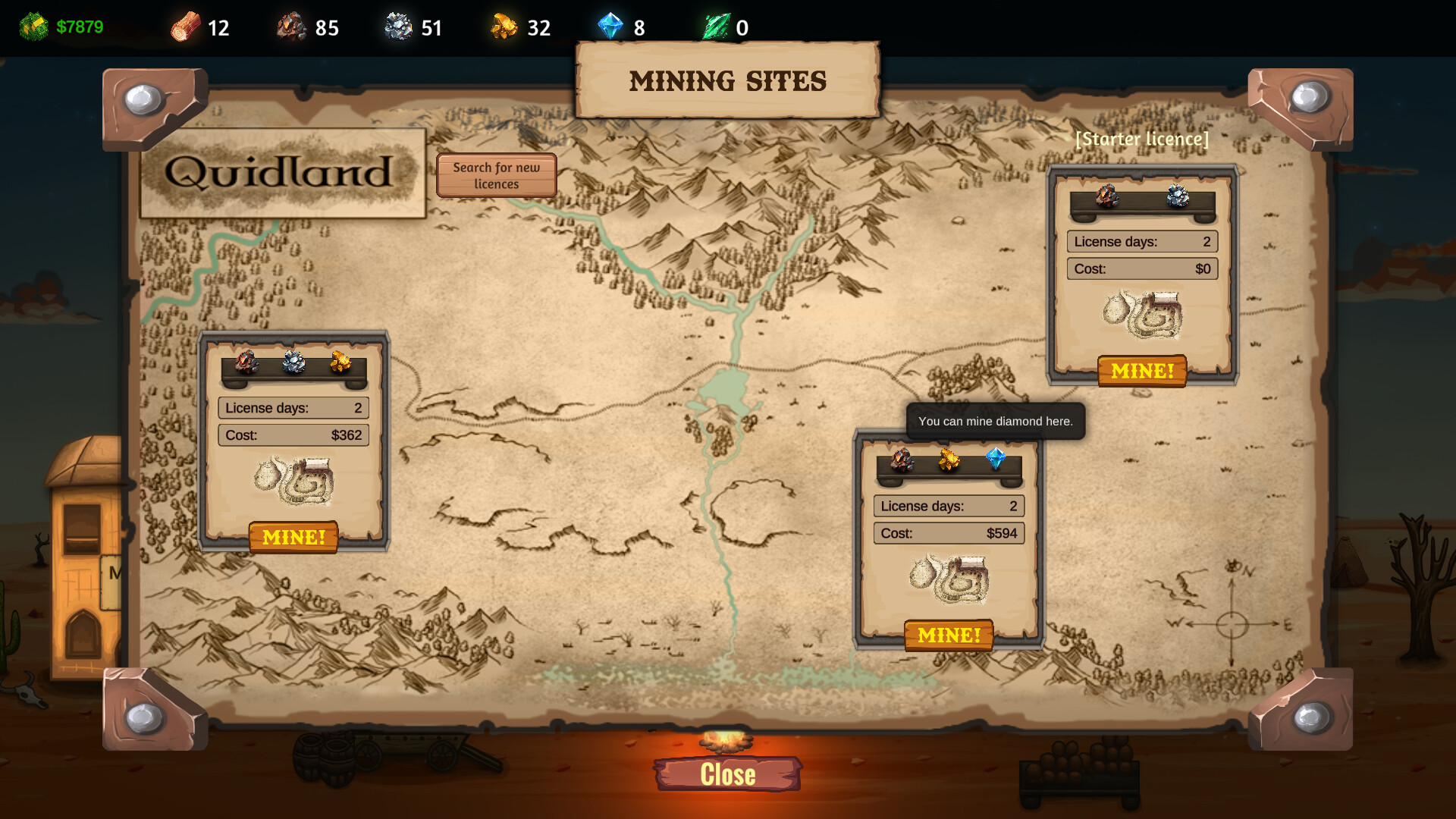Viewport: 1456px width, 819px height.
Task: Click the gold nugget icon on the $594 site
Action: [949, 459]
